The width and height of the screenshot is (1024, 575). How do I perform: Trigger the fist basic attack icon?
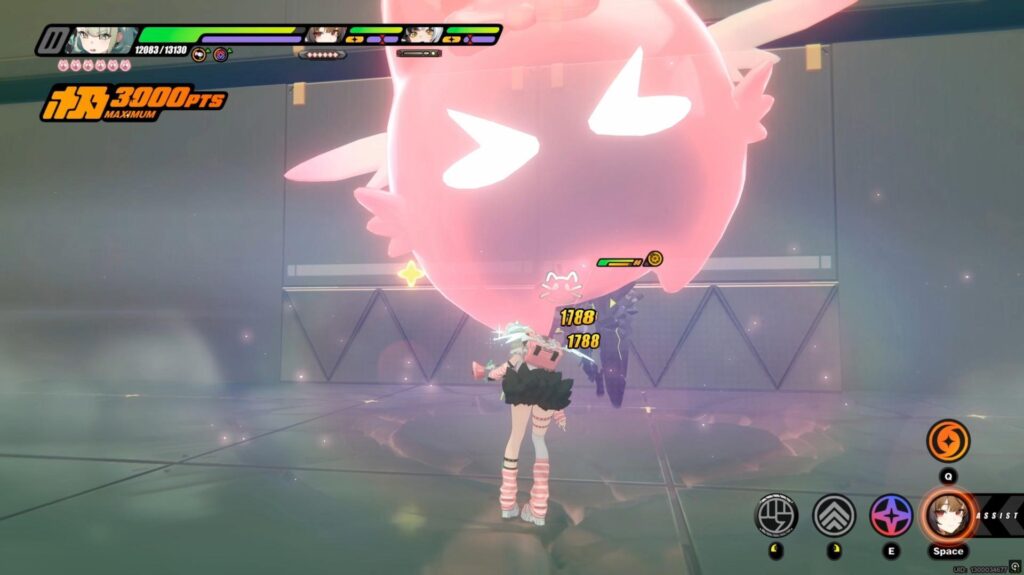(x=776, y=515)
